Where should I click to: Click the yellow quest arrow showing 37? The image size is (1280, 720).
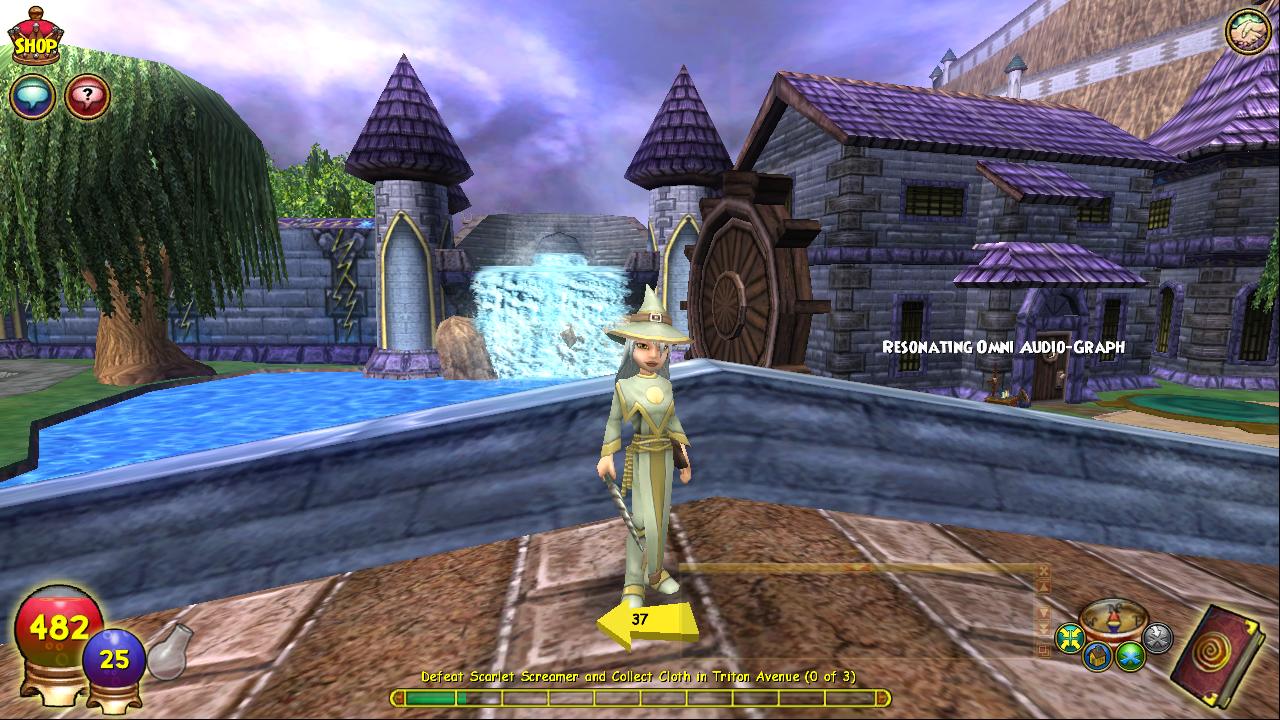point(646,620)
